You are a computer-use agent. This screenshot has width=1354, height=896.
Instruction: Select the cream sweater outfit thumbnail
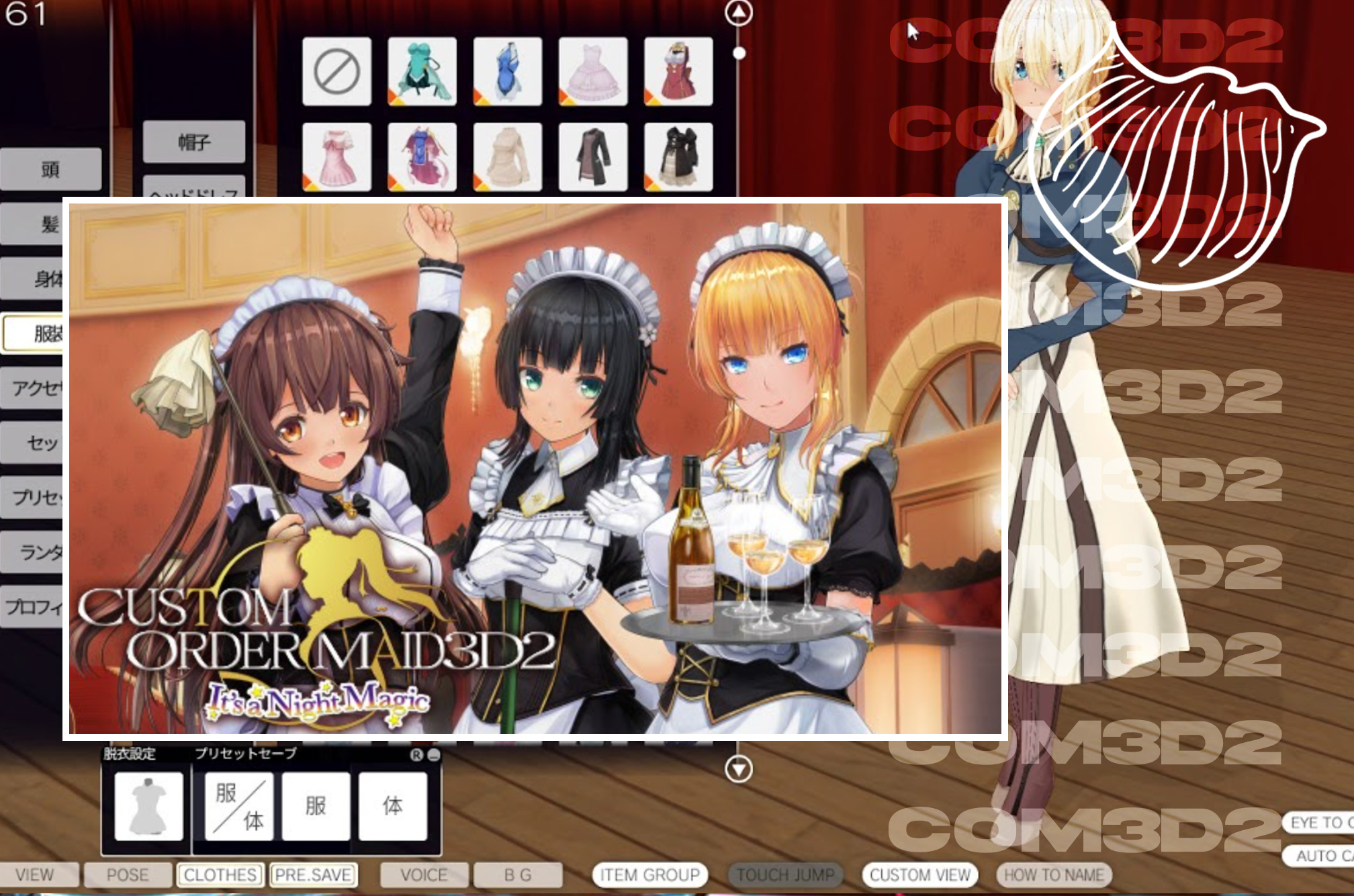click(507, 156)
